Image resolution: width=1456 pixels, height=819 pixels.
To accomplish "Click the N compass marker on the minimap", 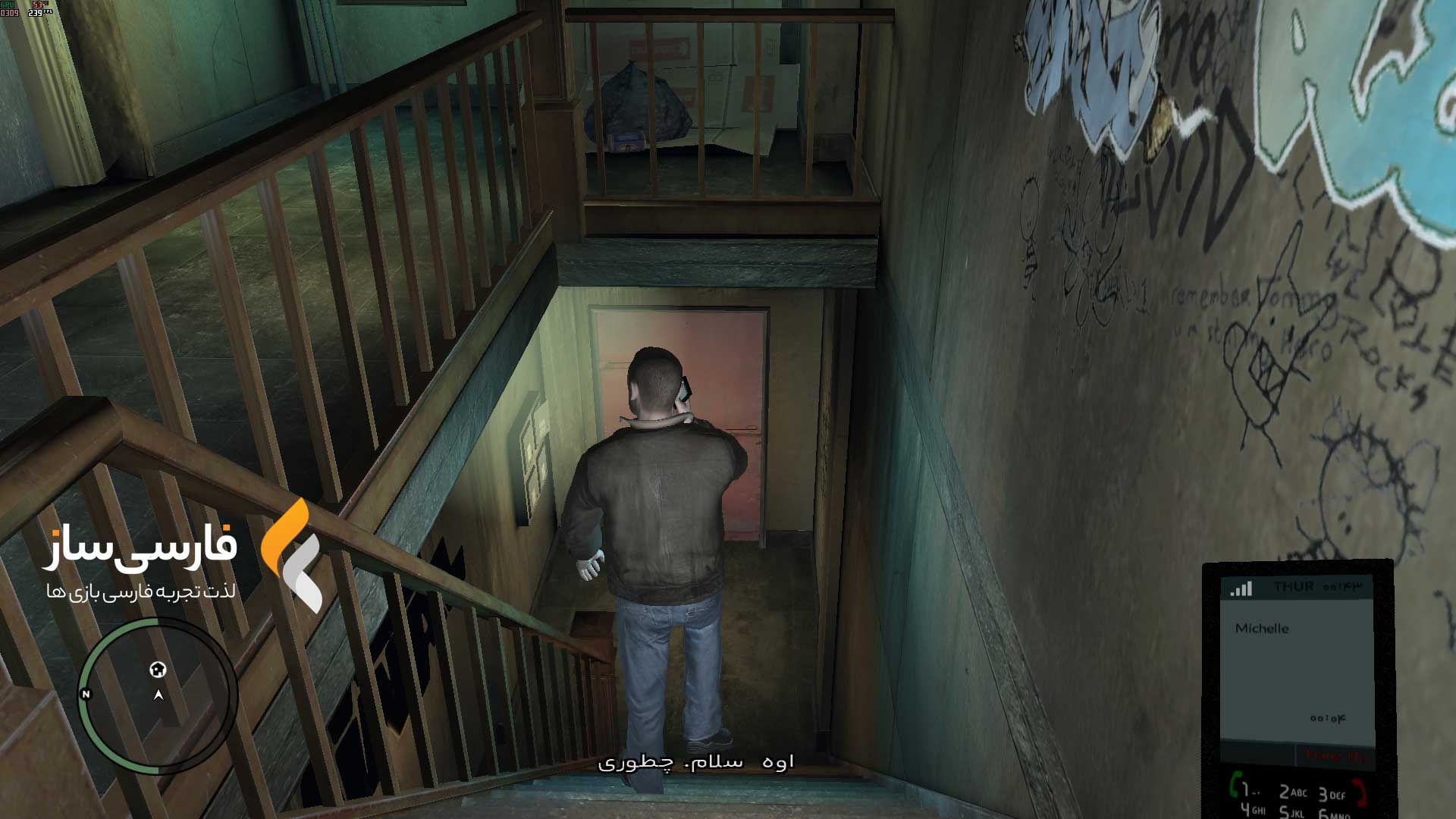I will click(86, 694).
